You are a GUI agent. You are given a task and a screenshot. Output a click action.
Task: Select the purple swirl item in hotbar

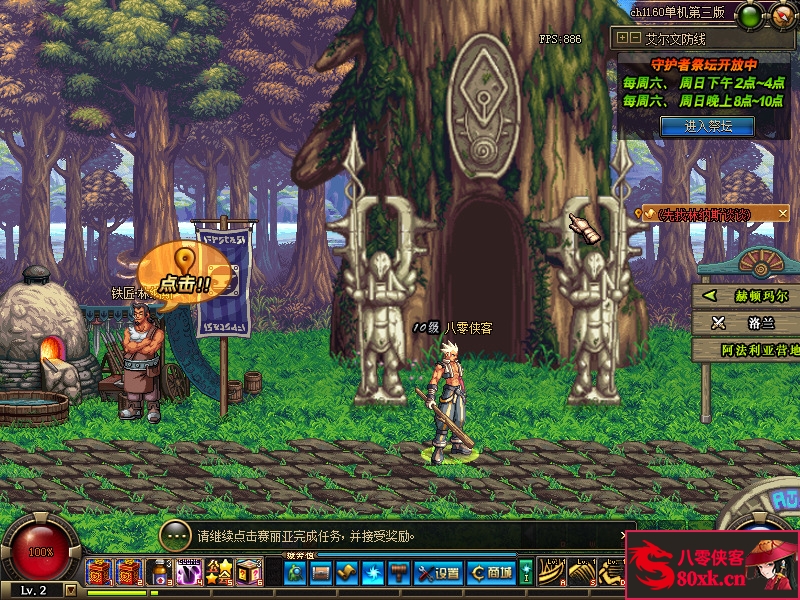(189, 573)
